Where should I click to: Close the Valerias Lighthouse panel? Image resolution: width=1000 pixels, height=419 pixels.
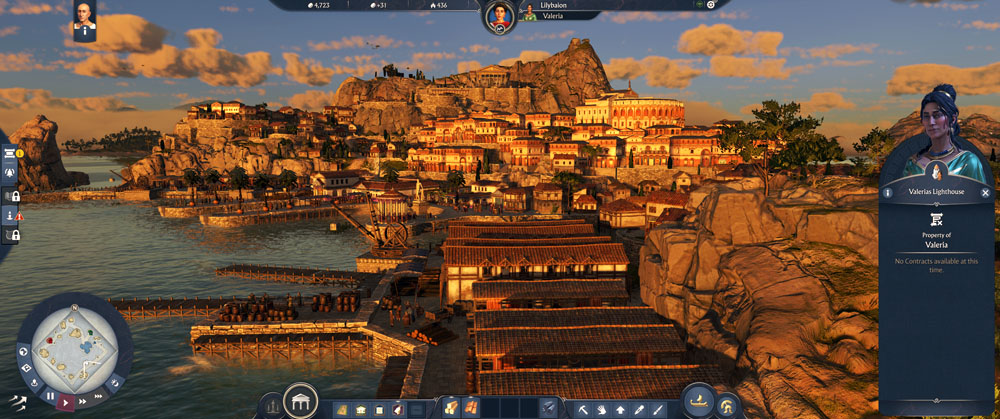click(985, 193)
